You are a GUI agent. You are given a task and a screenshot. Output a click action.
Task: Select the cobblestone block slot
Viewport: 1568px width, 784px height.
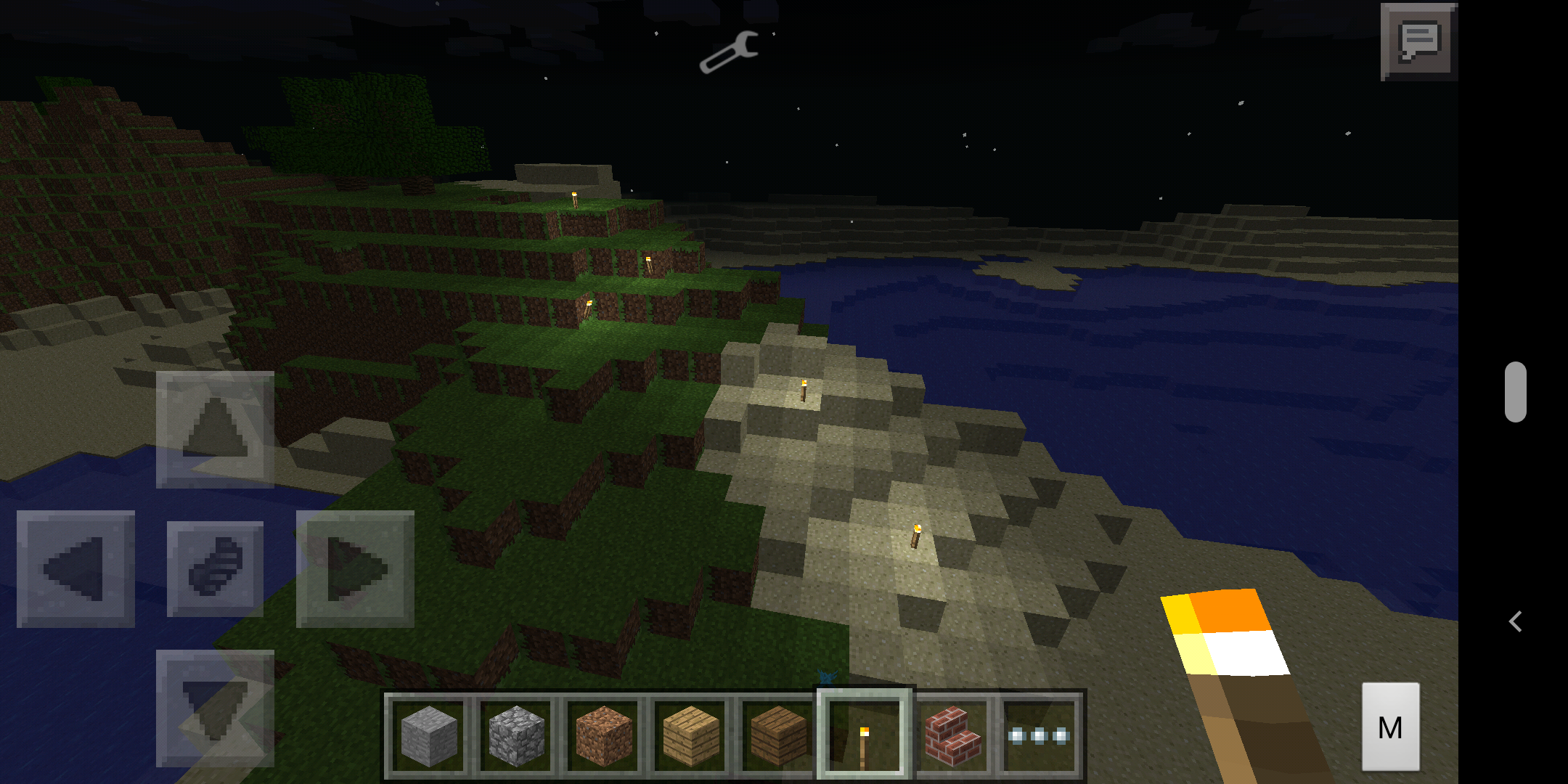click(516, 735)
